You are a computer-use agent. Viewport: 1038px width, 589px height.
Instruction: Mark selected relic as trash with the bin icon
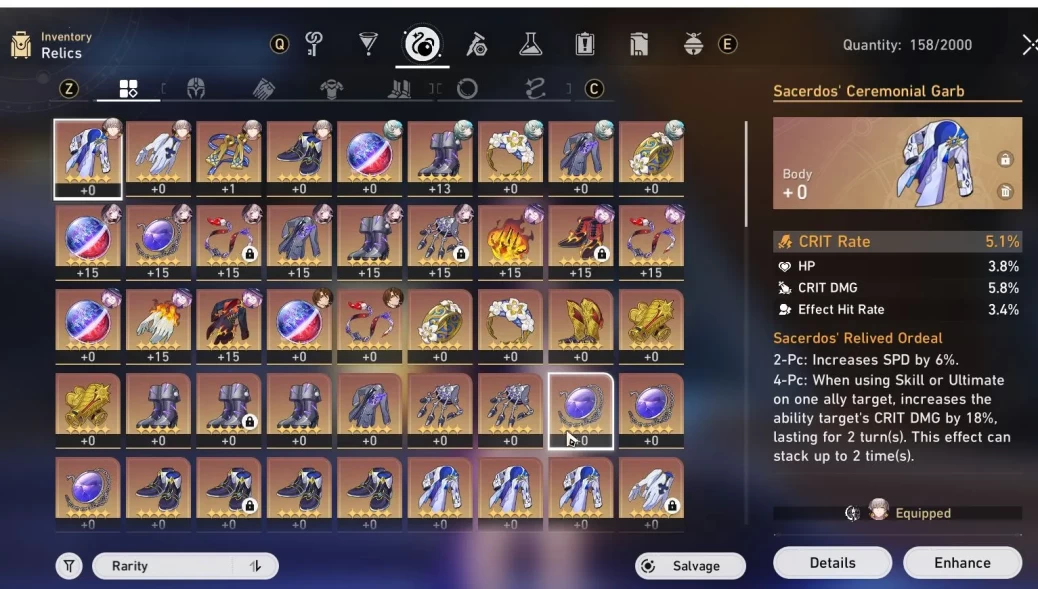1005,191
